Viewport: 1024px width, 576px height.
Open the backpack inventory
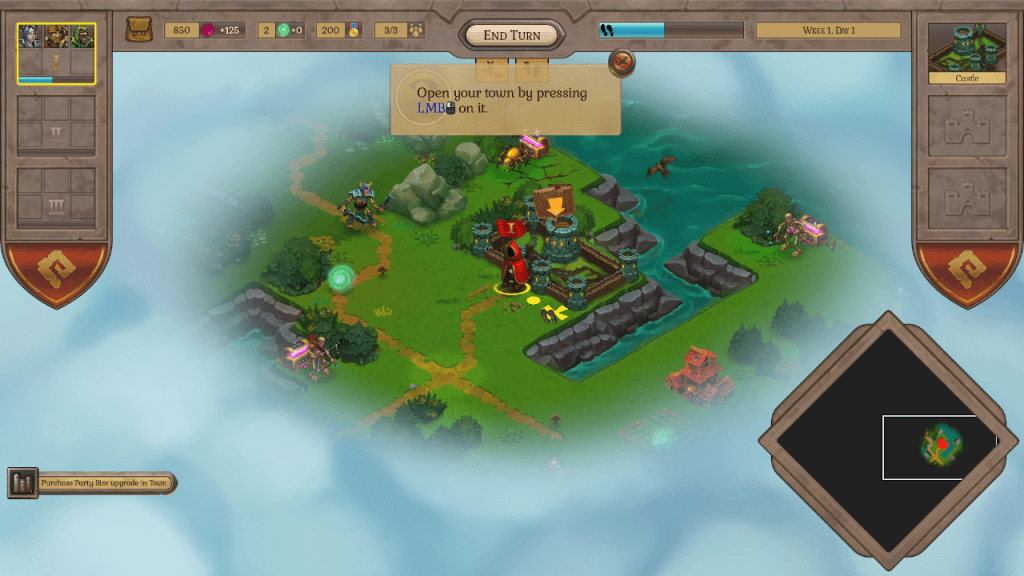point(139,30)
